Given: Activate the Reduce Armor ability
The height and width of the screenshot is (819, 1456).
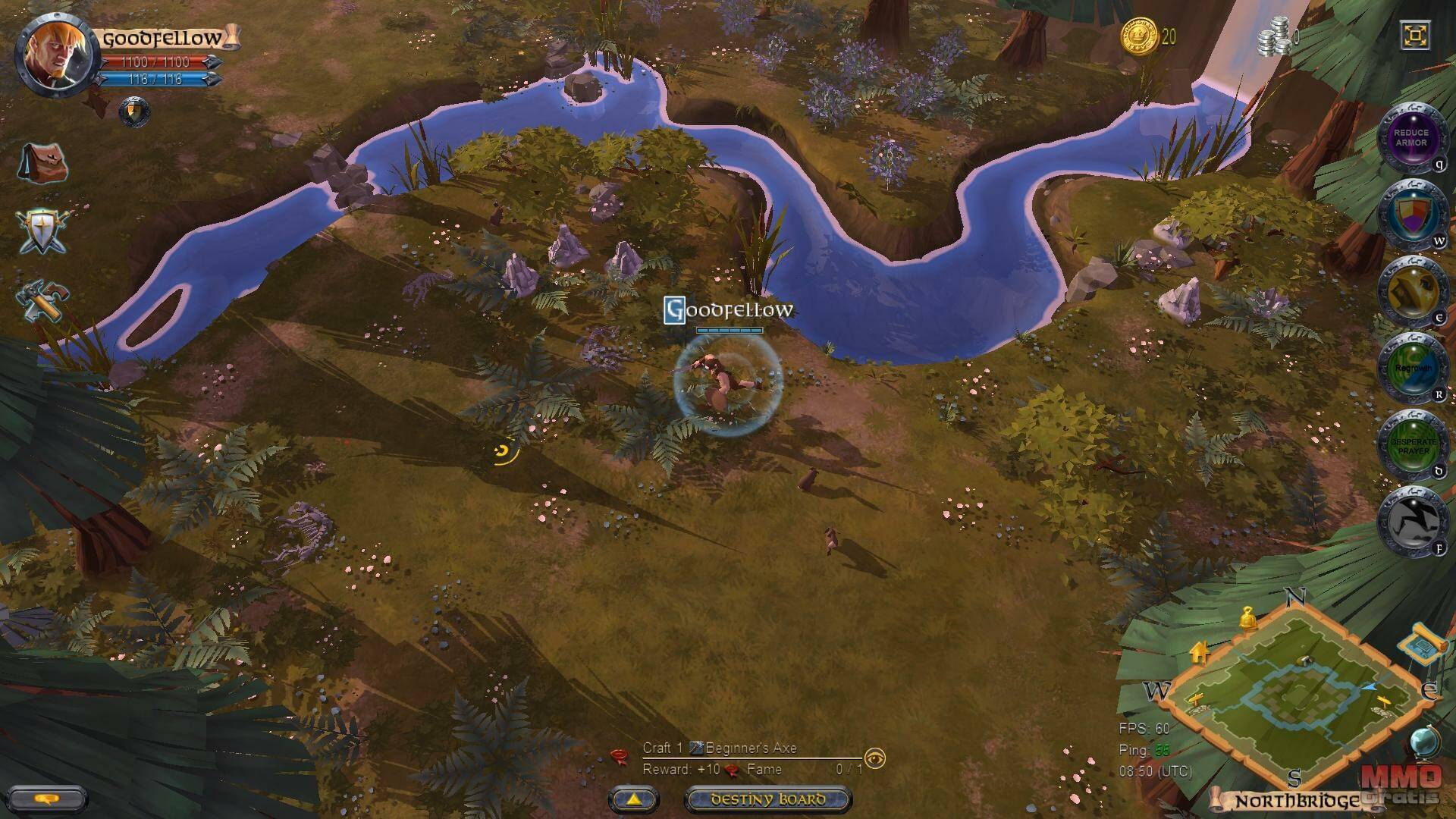Looking at the screenshot, I should tap(1410, 138).
